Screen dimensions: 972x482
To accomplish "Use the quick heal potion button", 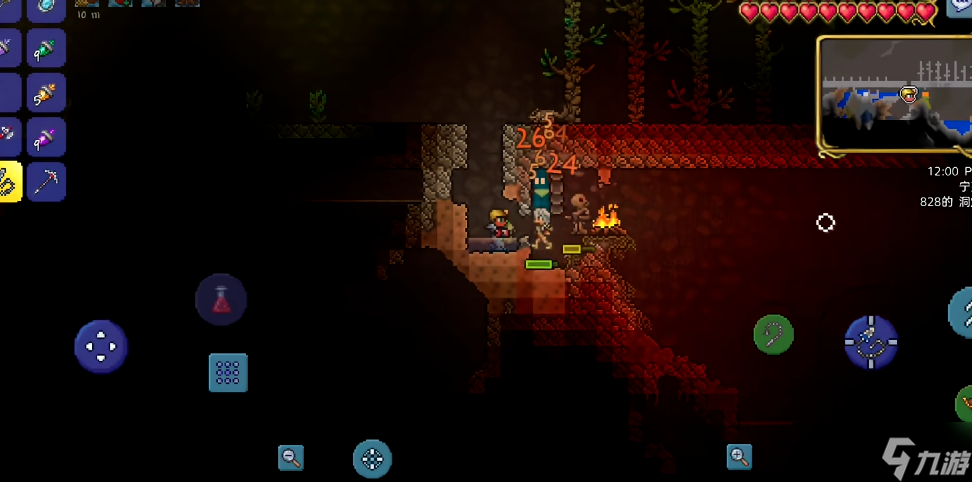I will click(x=221, y=300).
